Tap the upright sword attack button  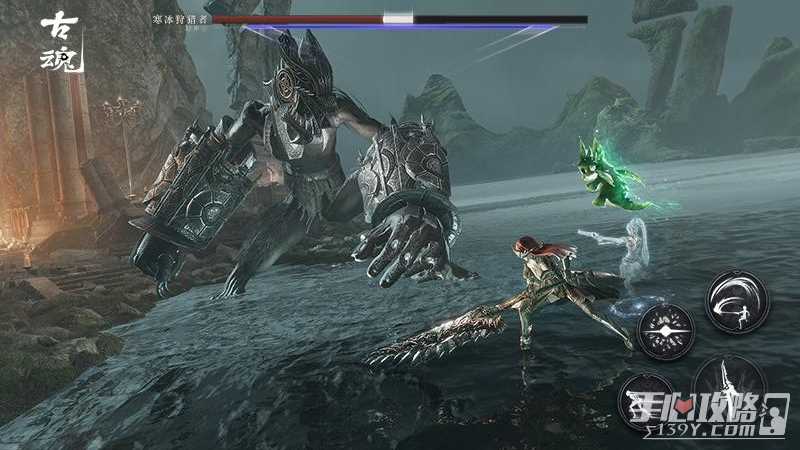click(x=728, y=386)
